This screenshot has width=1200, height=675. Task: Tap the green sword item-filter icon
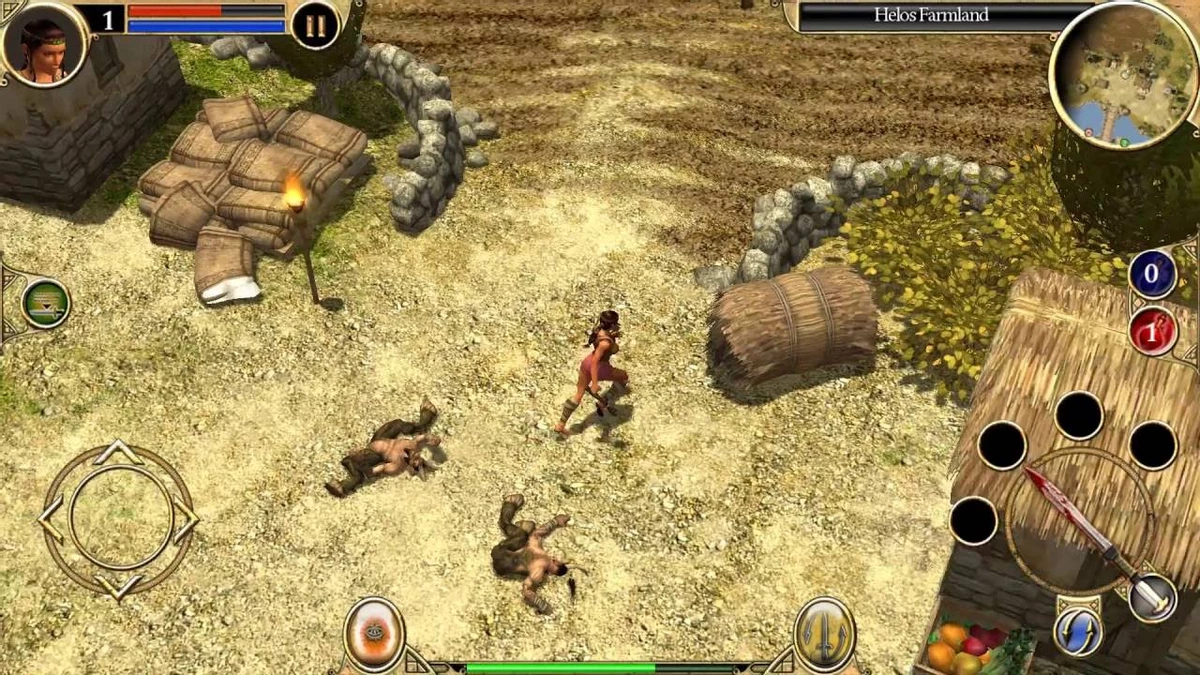(x=45, y=303)
